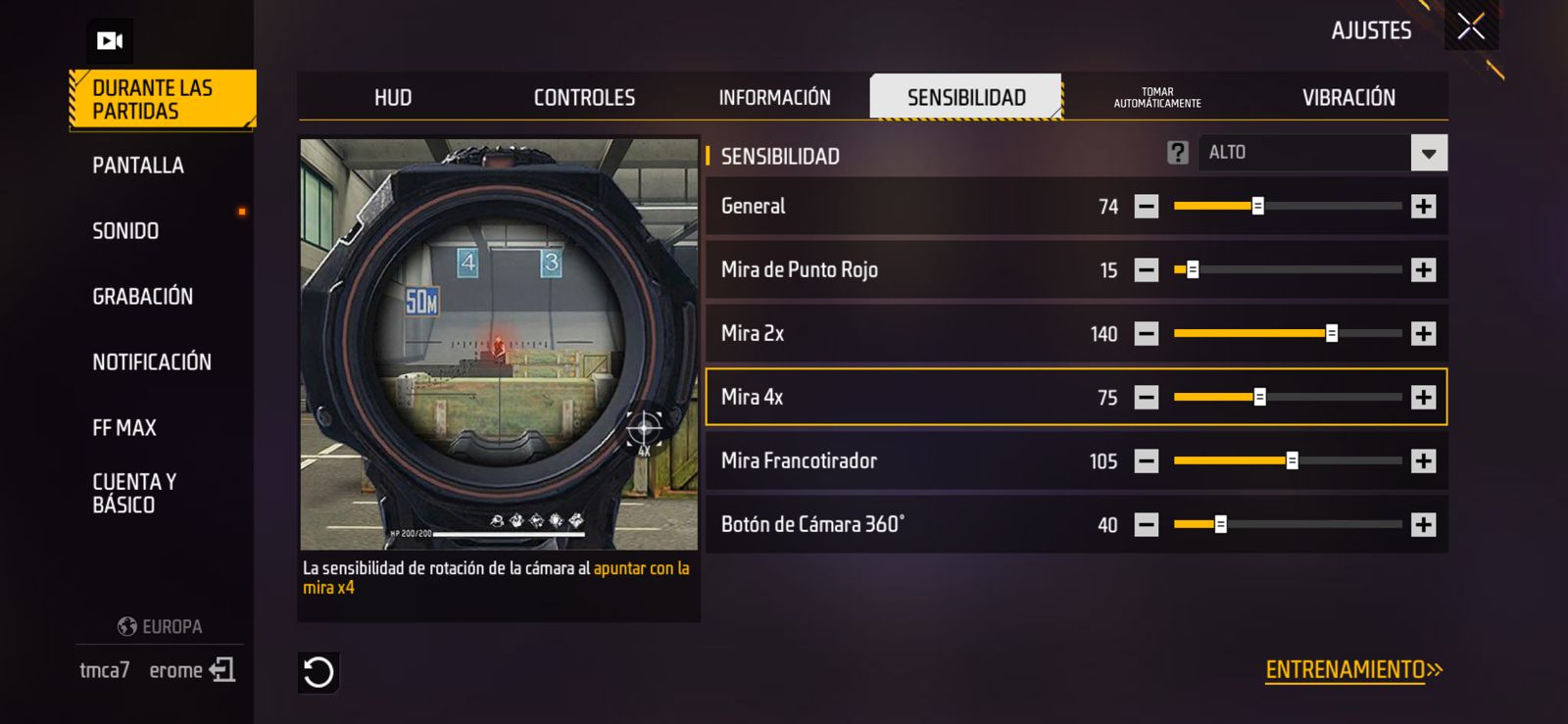The height and width of the screenshot is (724, 1568).
Task: Go to Sonido settings
Action: pyautogui.click(x=125, y=231)
